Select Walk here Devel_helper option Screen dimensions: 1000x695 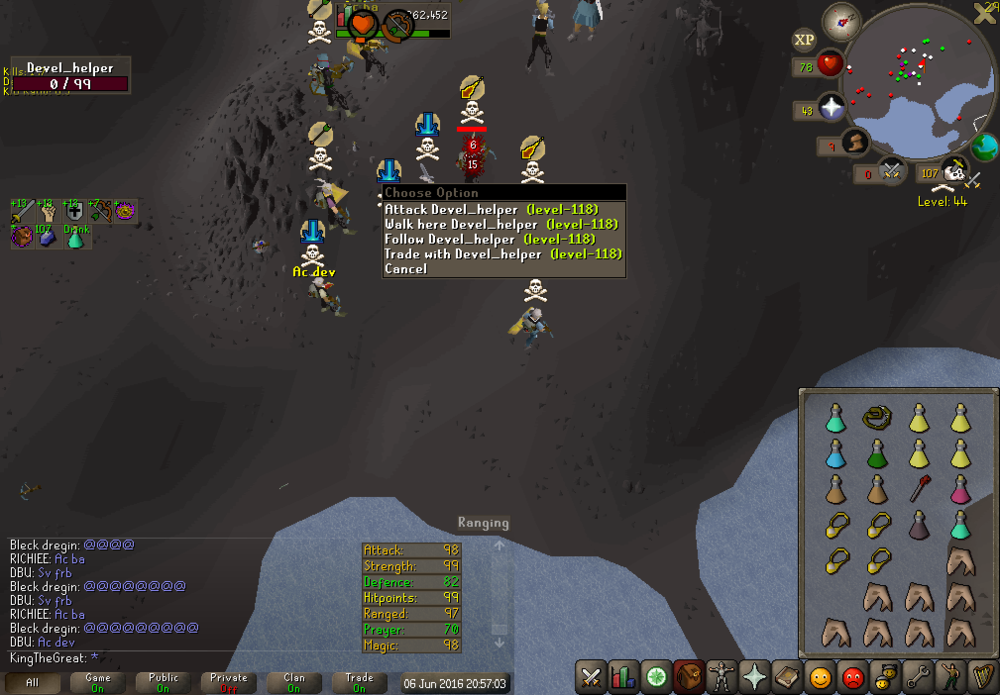pyautogui.click(x=500, y=225)
